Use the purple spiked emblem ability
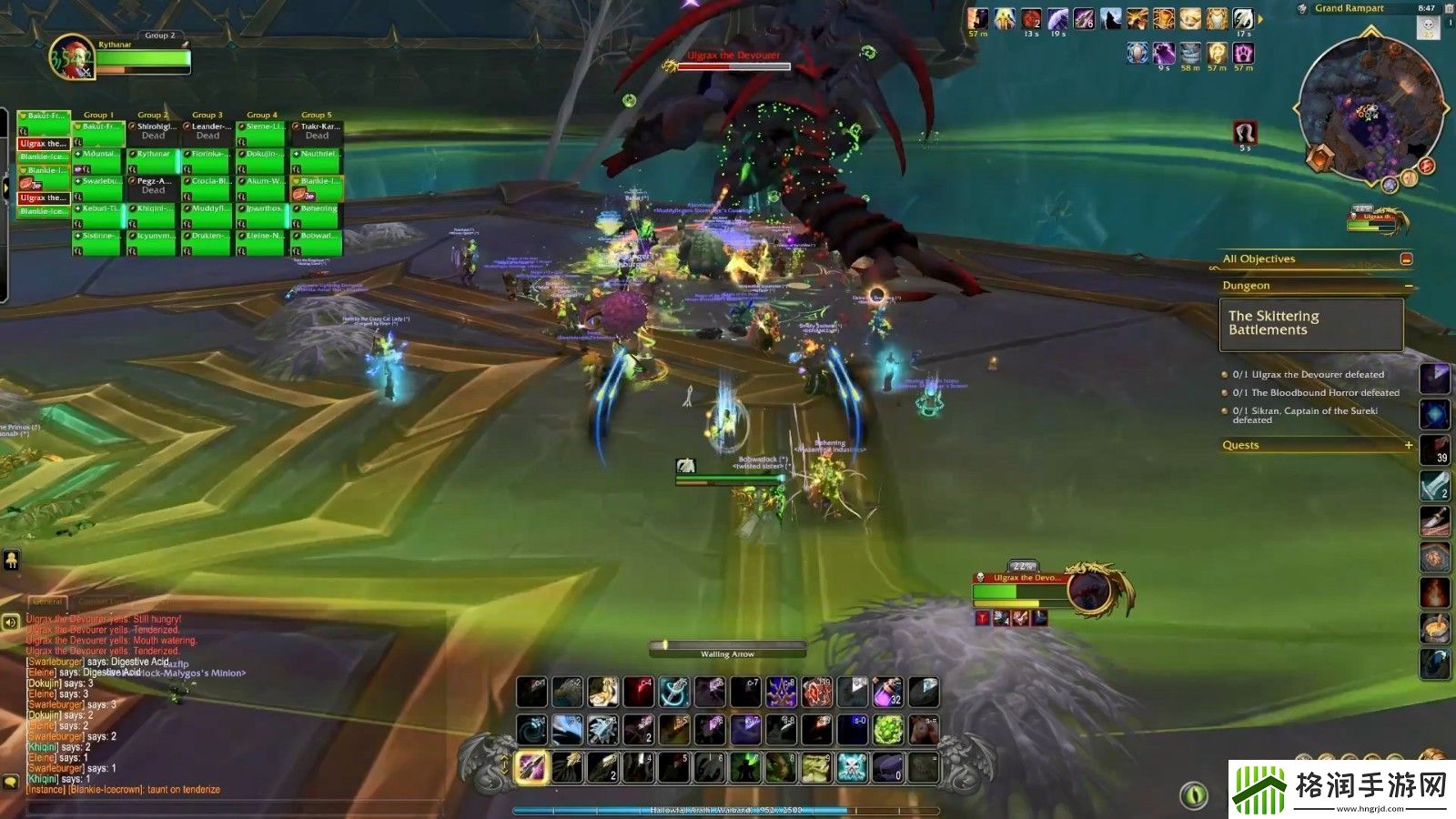Viewport: 1456px width, 819px height. (x=781, y=693)
